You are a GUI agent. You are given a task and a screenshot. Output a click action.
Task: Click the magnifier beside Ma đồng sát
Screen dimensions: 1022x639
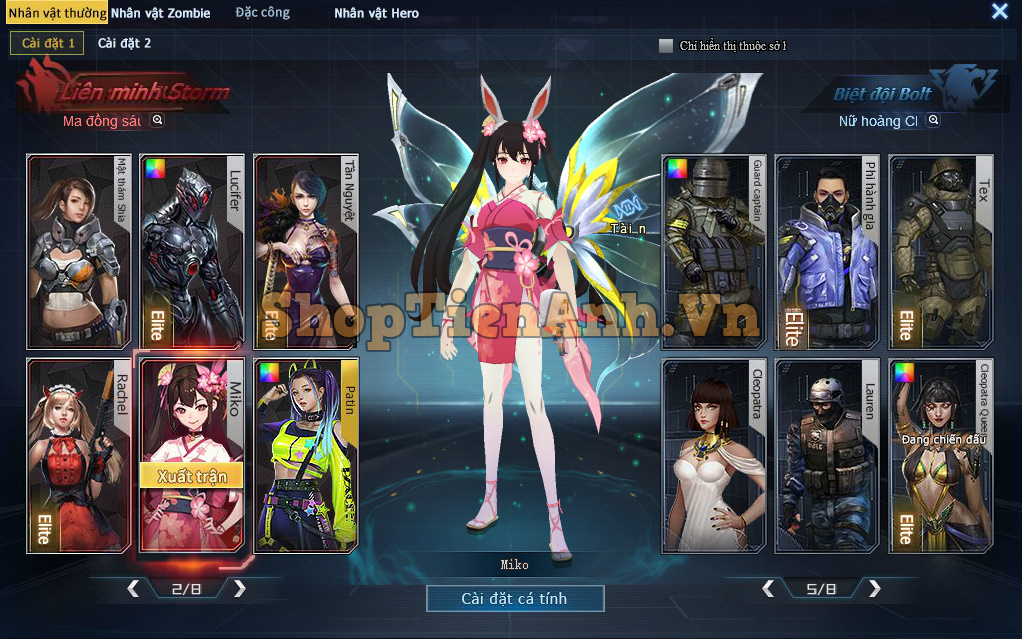pyautogui.click(x=157, y=120)
